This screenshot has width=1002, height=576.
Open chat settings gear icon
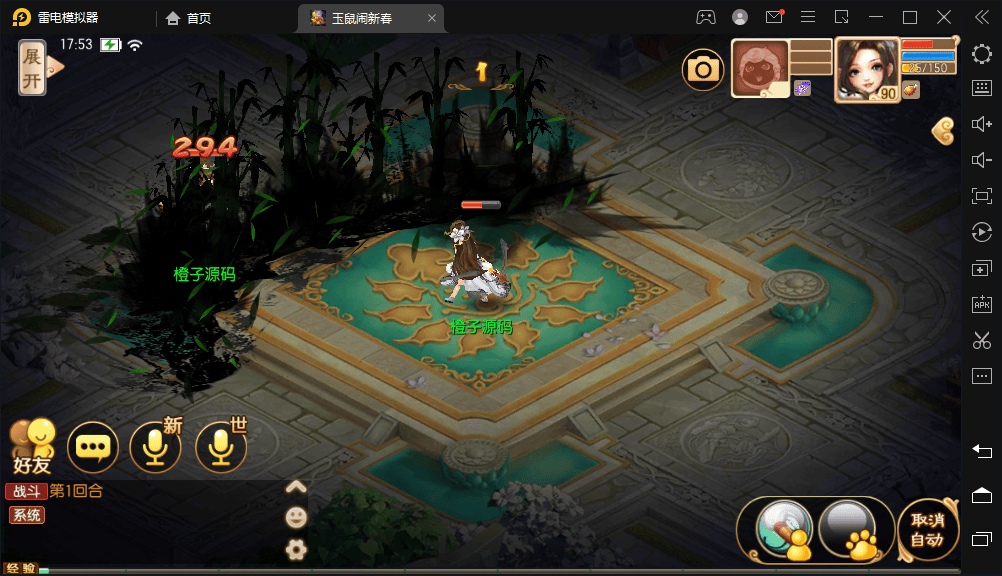tap(295, 548)
